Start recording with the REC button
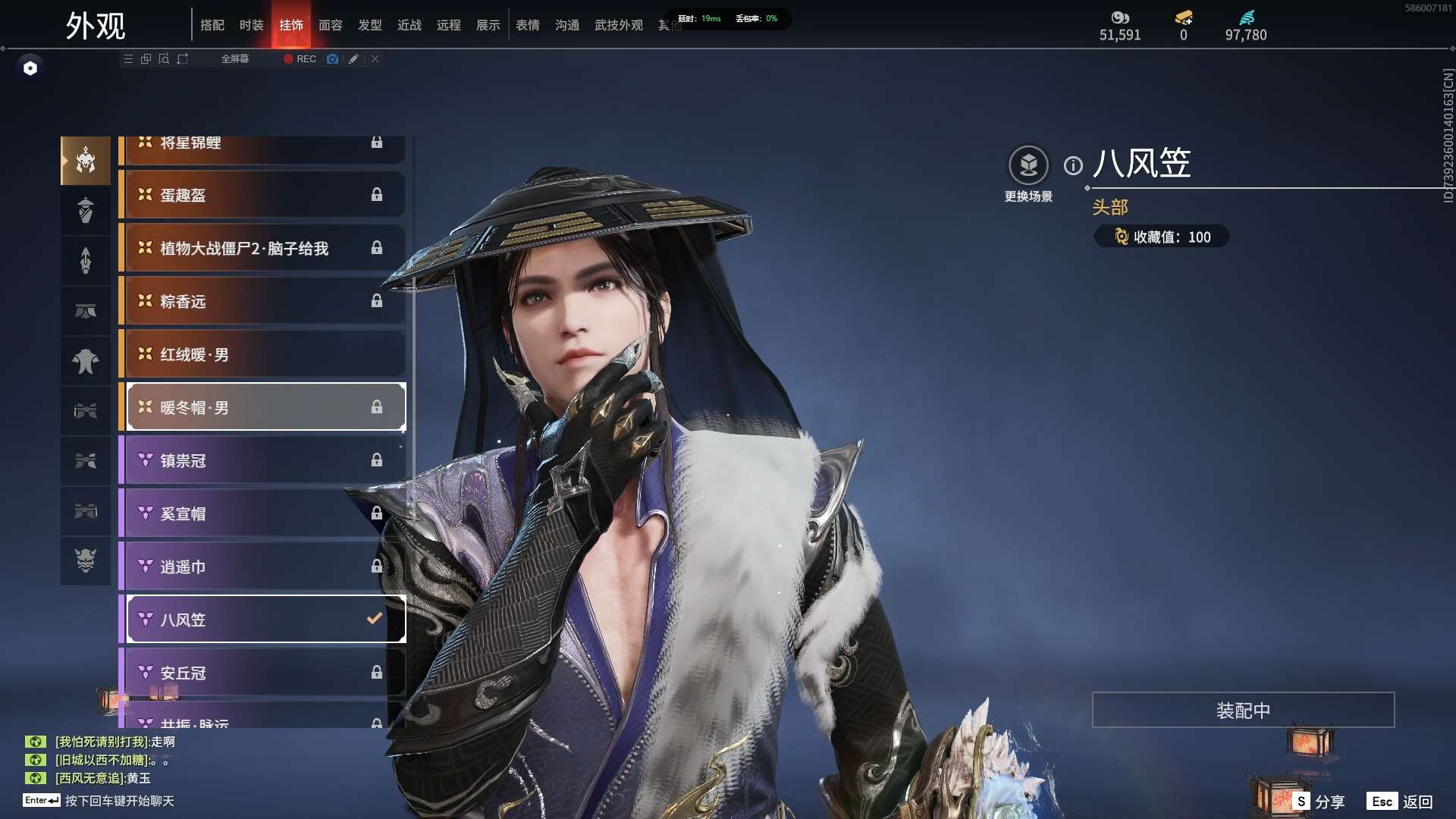Screen dimensions: 1456x819 (300, 58)
